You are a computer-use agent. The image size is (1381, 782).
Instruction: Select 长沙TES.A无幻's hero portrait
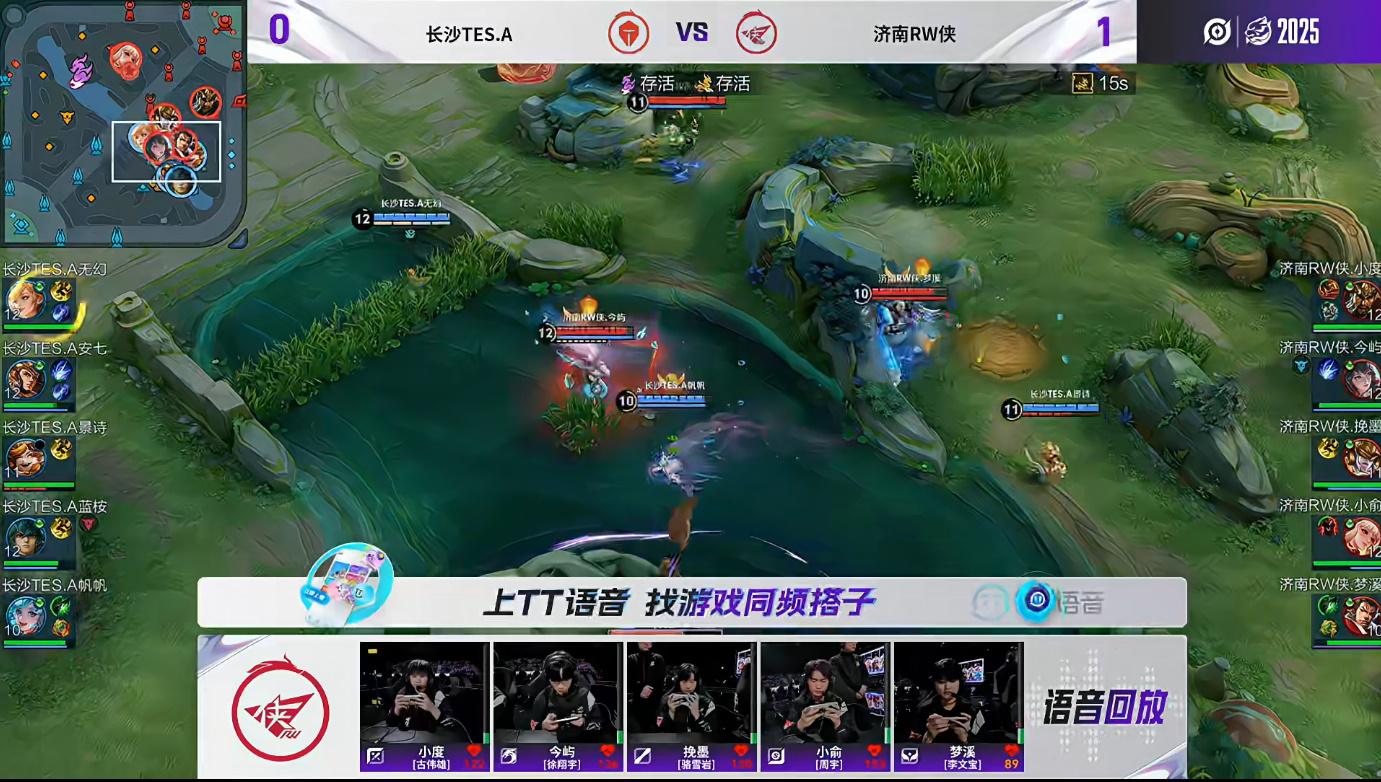click(x=24, y=299)
